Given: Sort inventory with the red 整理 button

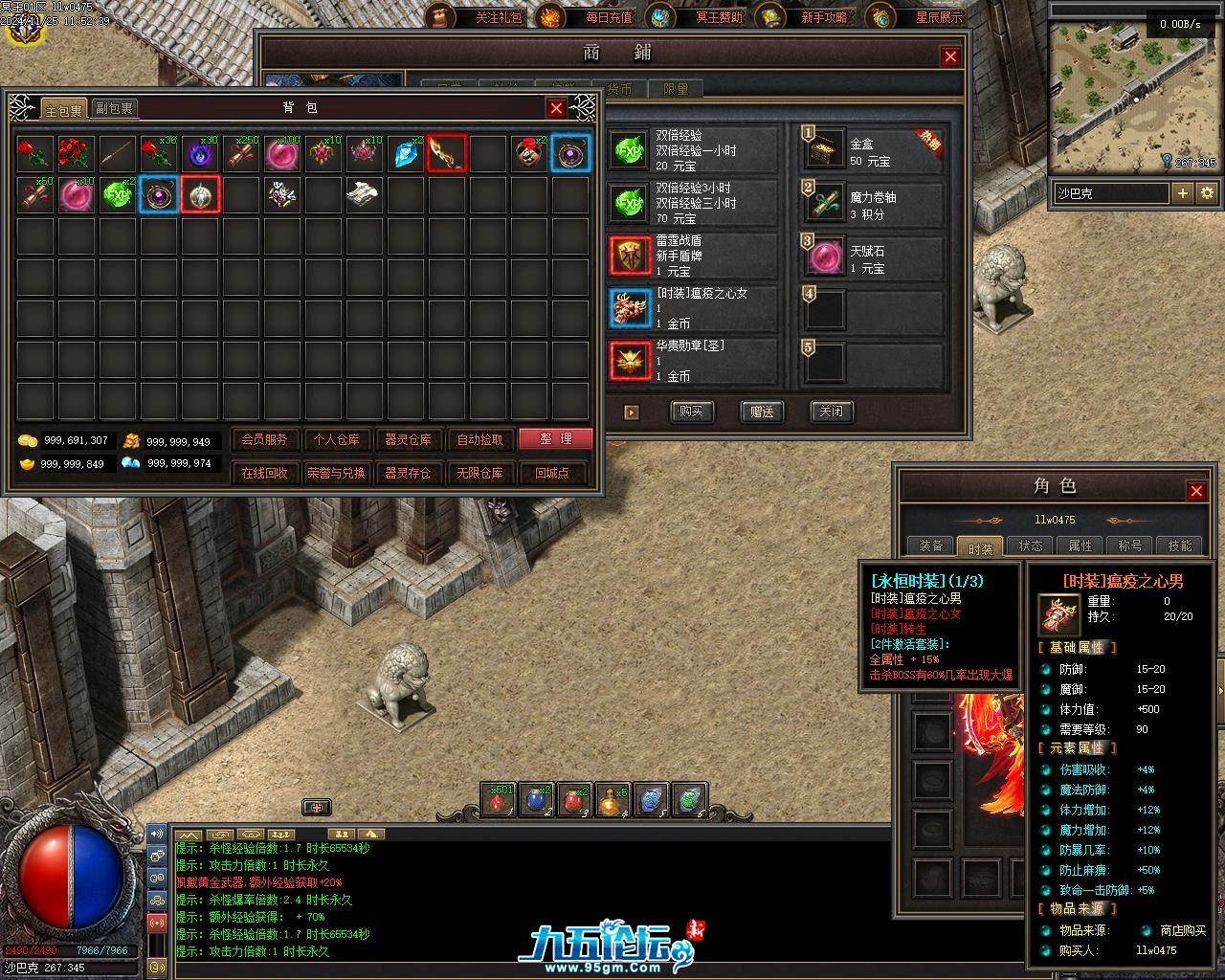Looking at the screenshot, I should coord(555,439).
